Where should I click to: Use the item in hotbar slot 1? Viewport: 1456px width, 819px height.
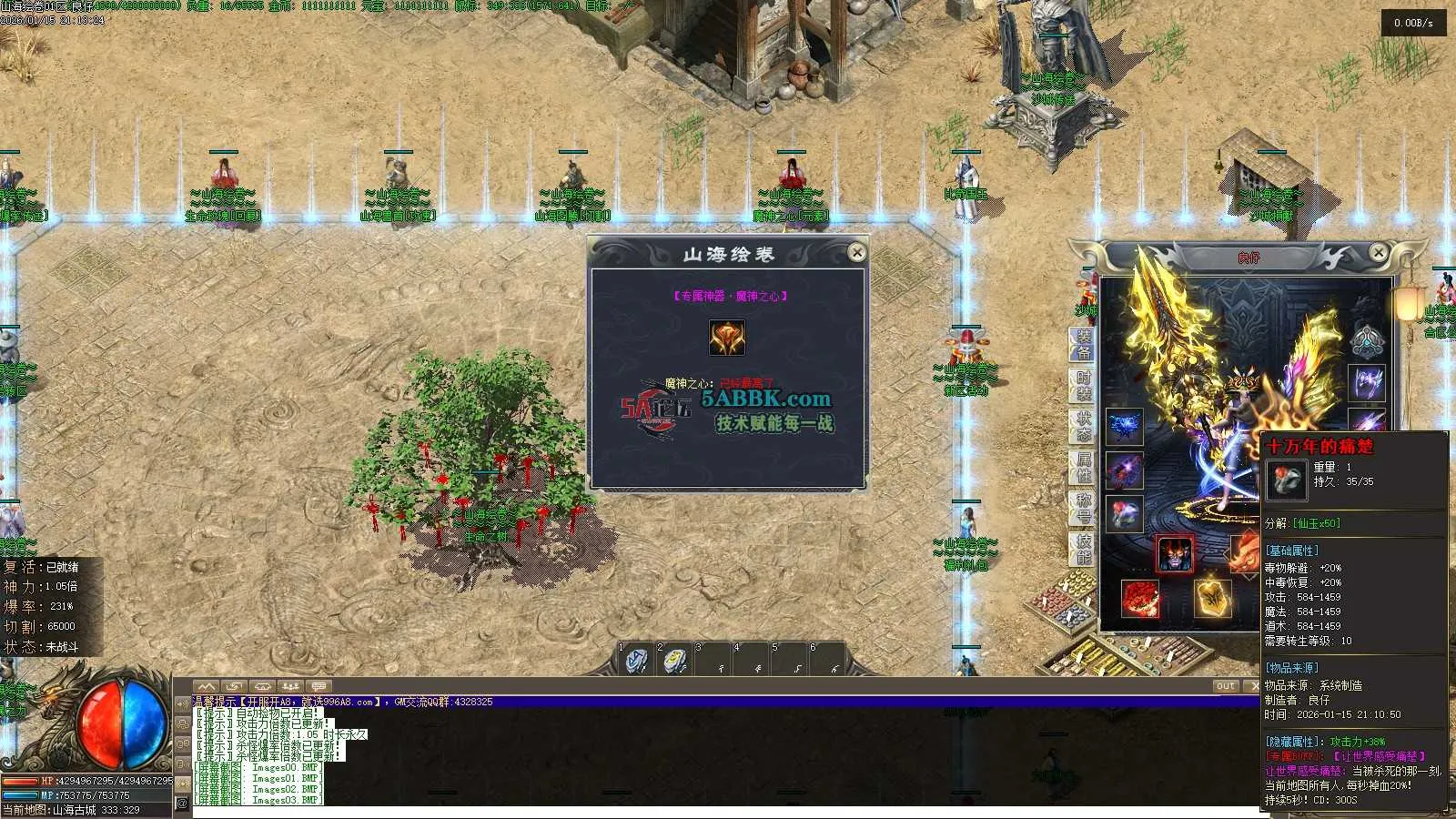(x=636, y=661)
